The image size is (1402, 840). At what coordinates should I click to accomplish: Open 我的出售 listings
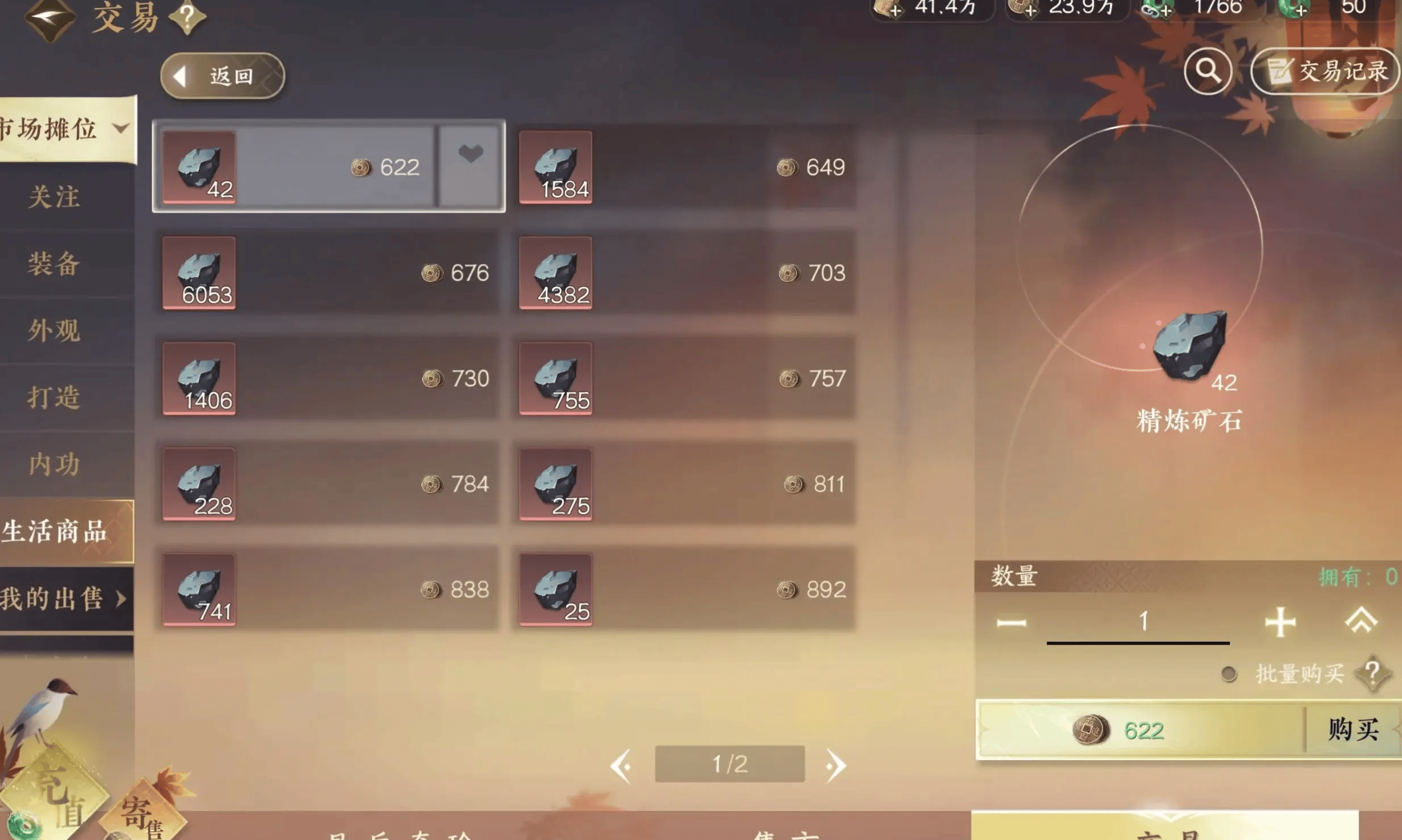(64, 598)
